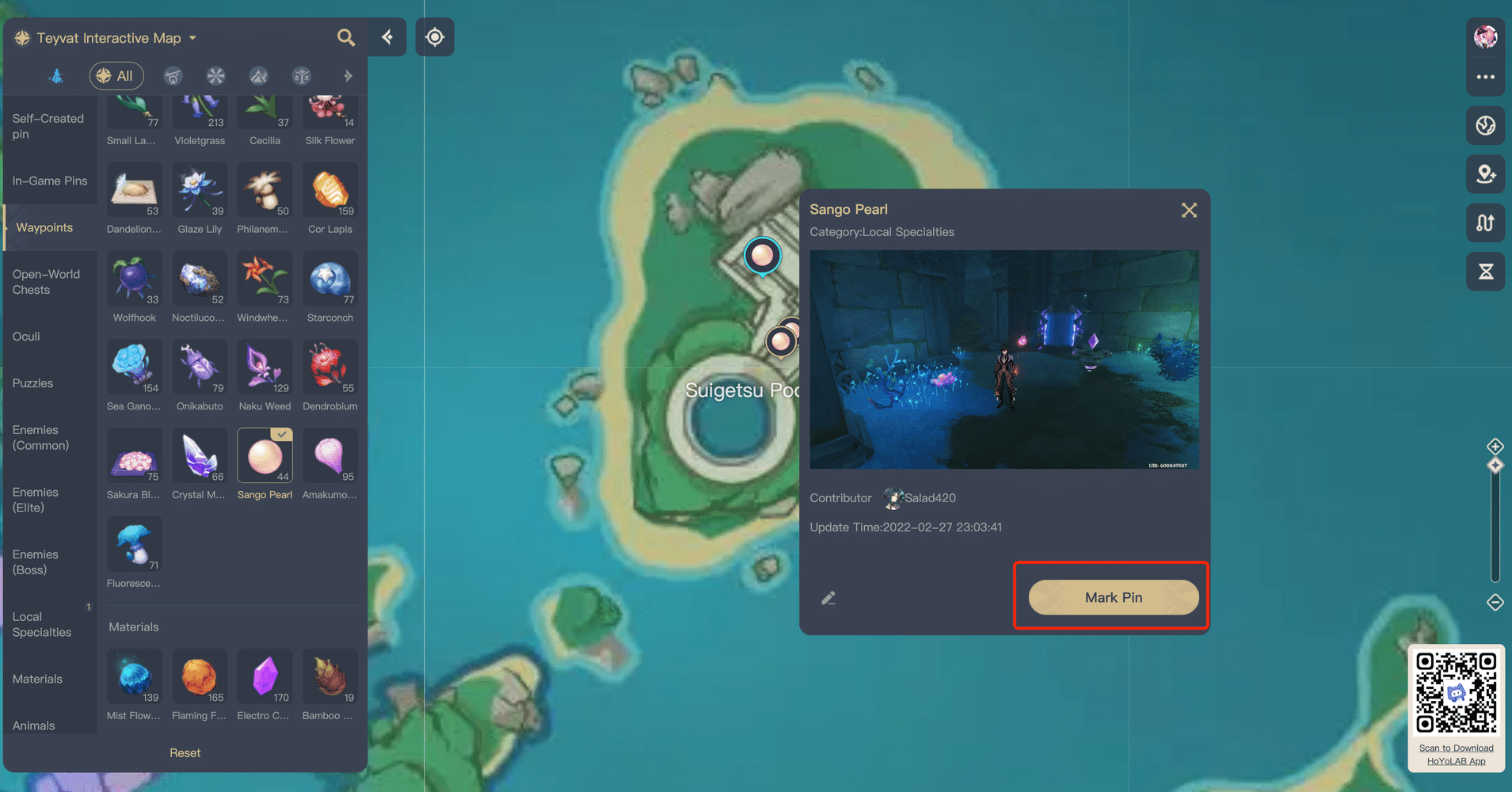This screenshot has height=792, width=1512.
Task: Open the history hourglass icon
Action: point(1485,271)
